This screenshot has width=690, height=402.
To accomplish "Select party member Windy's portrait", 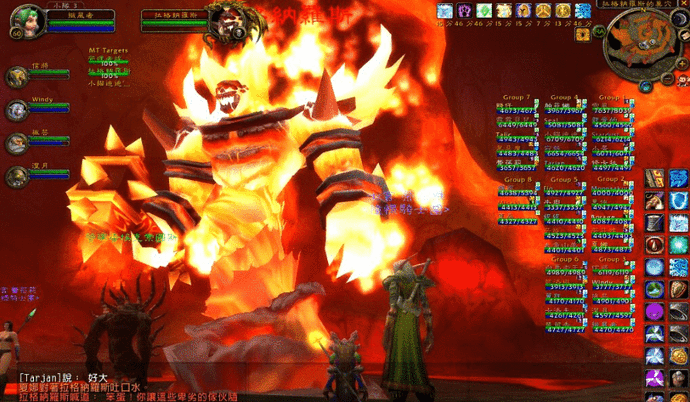I will coord(17,109).
